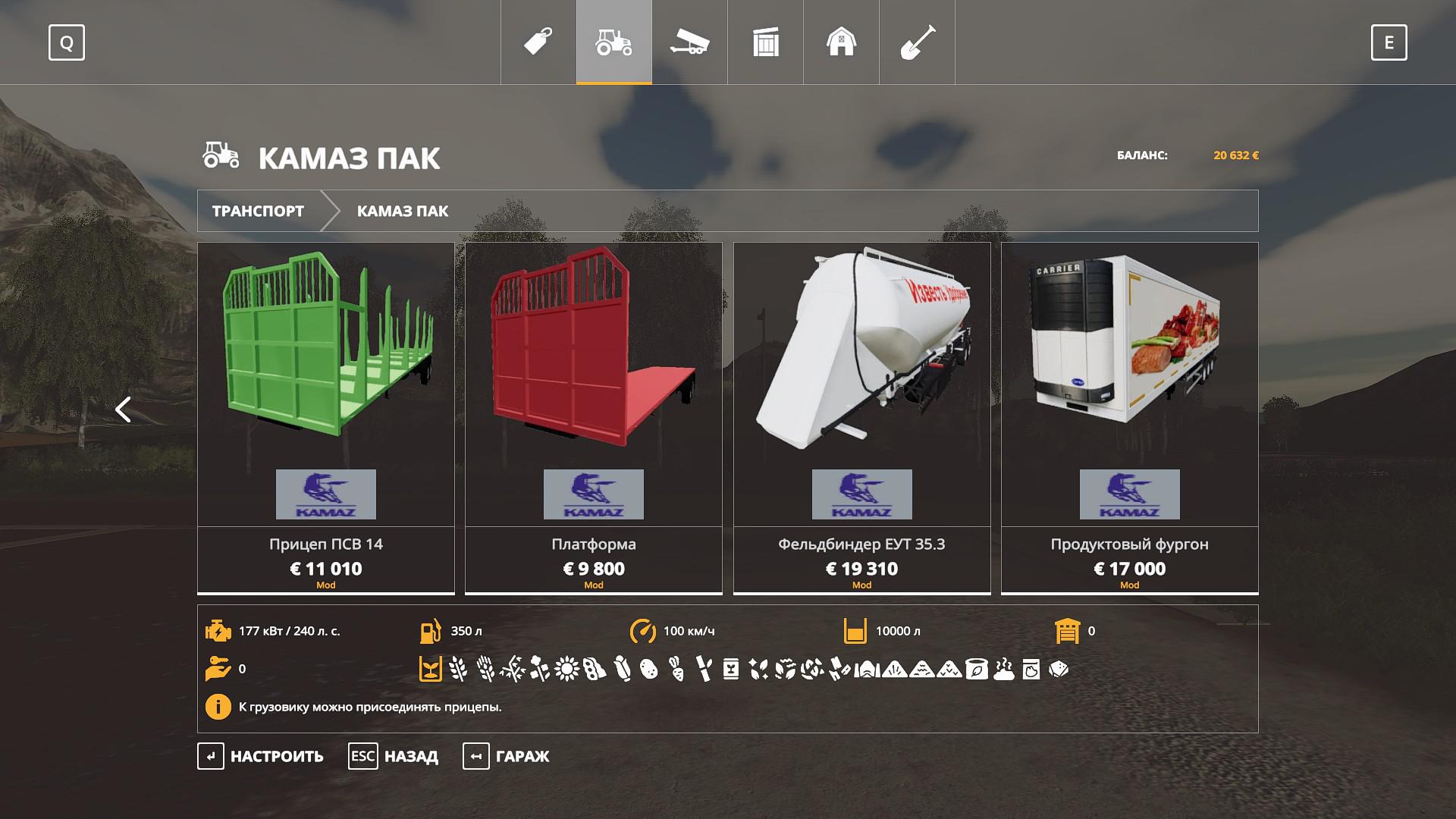1456x819 pixels.
Task: Show previous items with left arrow
Action: pyautogui.click(x=123, y=409)
